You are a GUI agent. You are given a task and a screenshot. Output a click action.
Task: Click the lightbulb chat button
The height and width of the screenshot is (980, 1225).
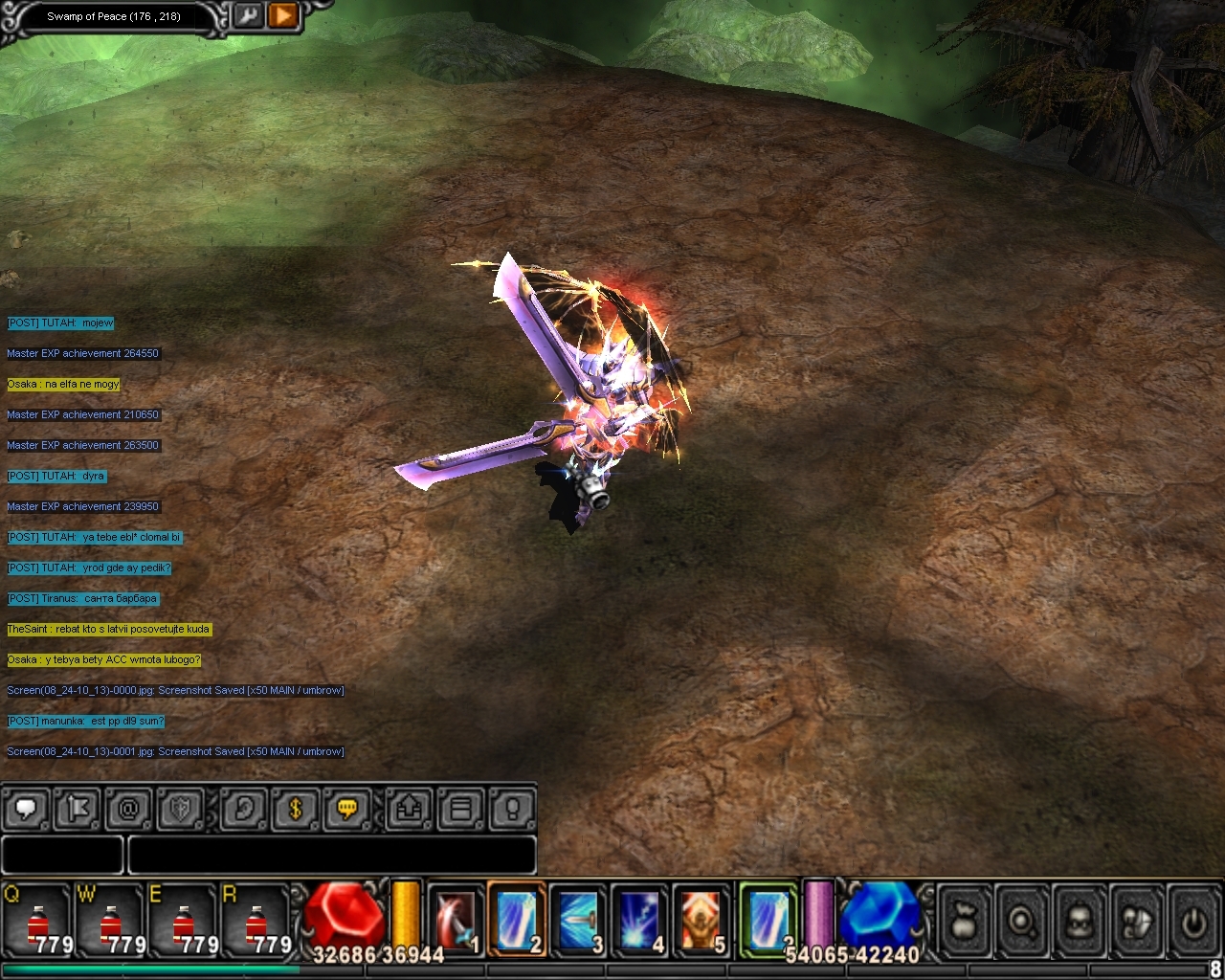tap(512, 810)
